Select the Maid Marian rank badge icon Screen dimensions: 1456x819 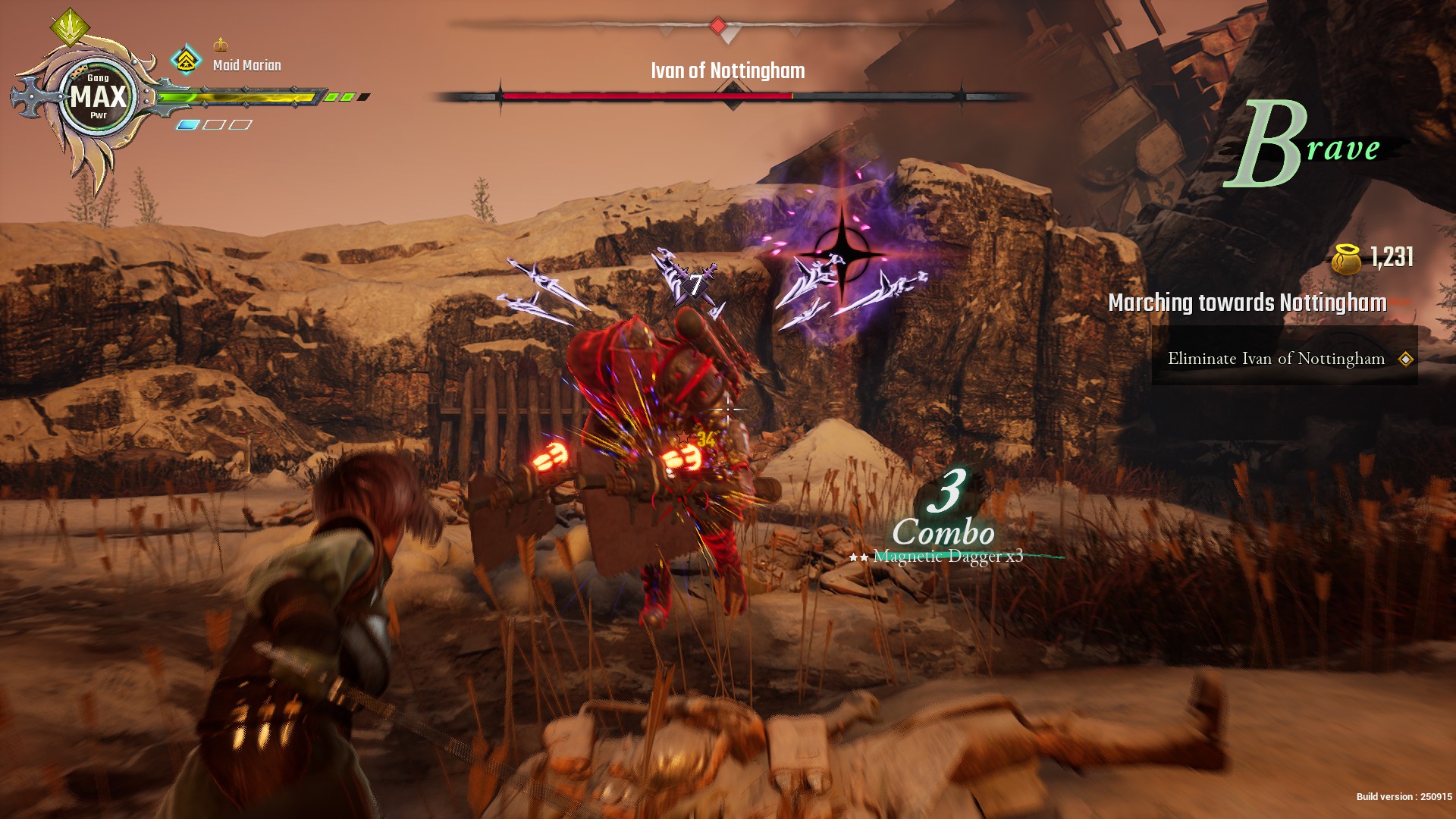(x=186, y=60)
